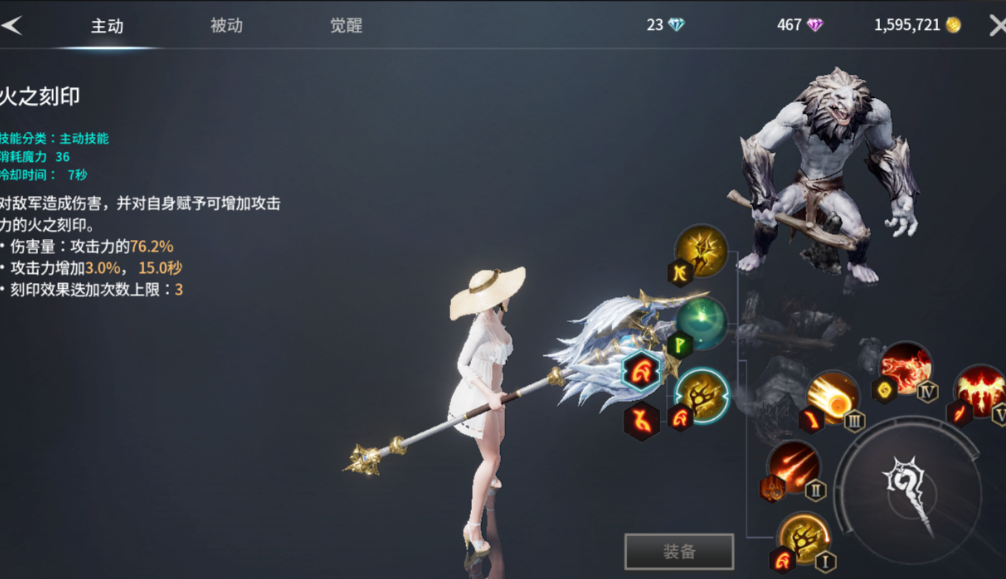Select the highlighted hexagon rune with blue border
The image size is (1006, 579).
641,371
